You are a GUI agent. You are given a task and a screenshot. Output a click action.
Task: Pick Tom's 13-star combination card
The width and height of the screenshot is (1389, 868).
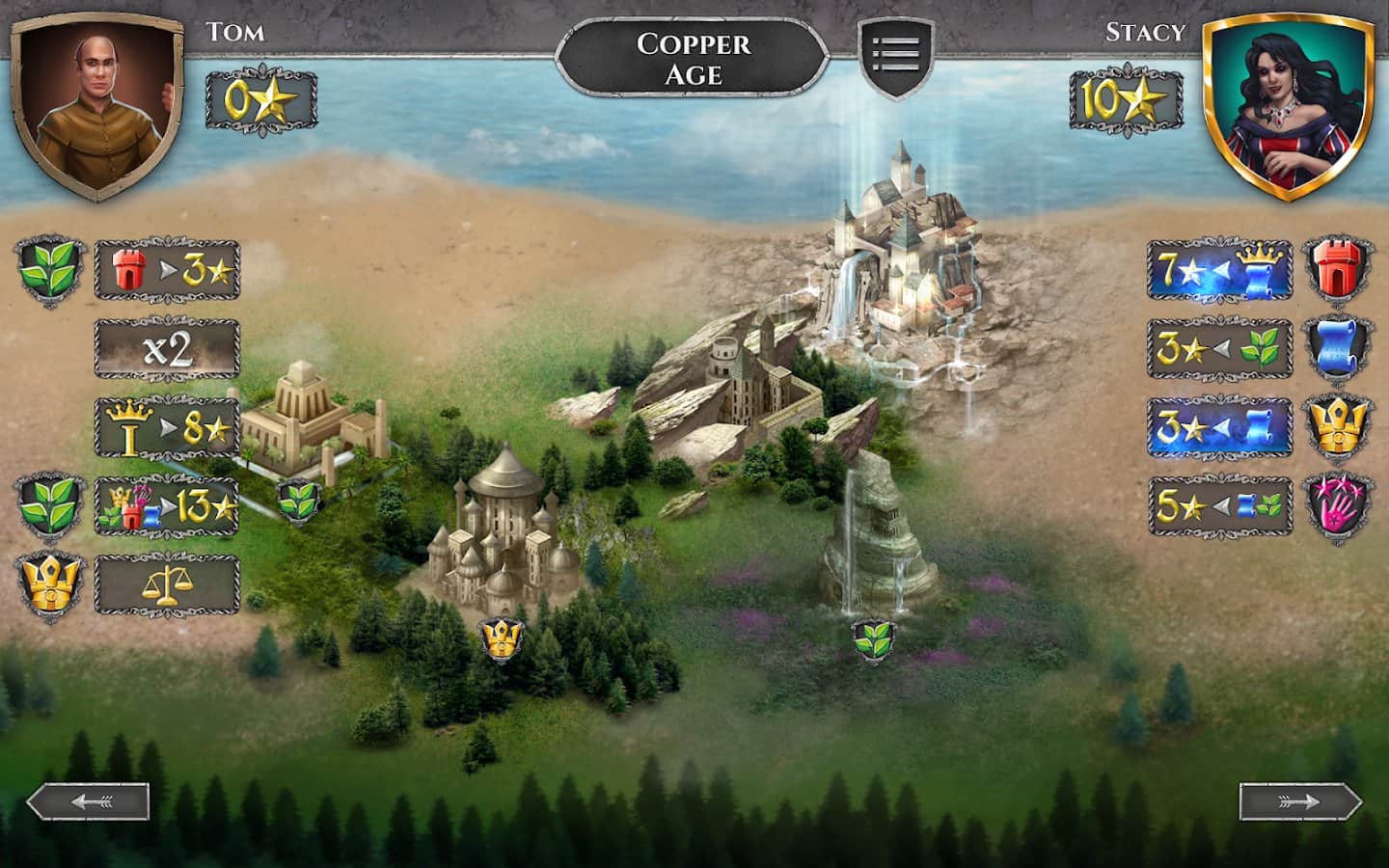click(x=167, y=505)
